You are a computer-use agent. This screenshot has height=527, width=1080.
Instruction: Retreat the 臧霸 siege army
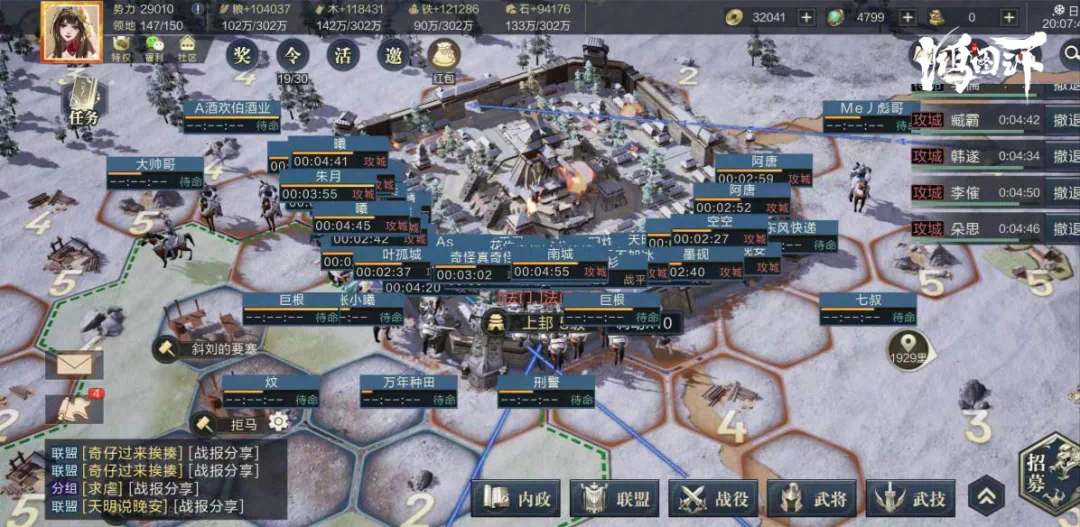[x=1063, y=119]
